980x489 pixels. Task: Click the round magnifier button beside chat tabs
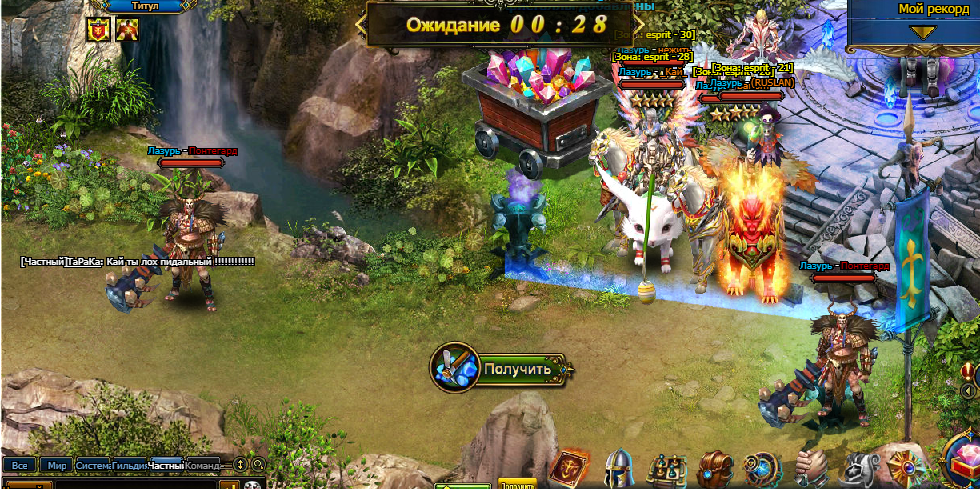click(258, 465)
